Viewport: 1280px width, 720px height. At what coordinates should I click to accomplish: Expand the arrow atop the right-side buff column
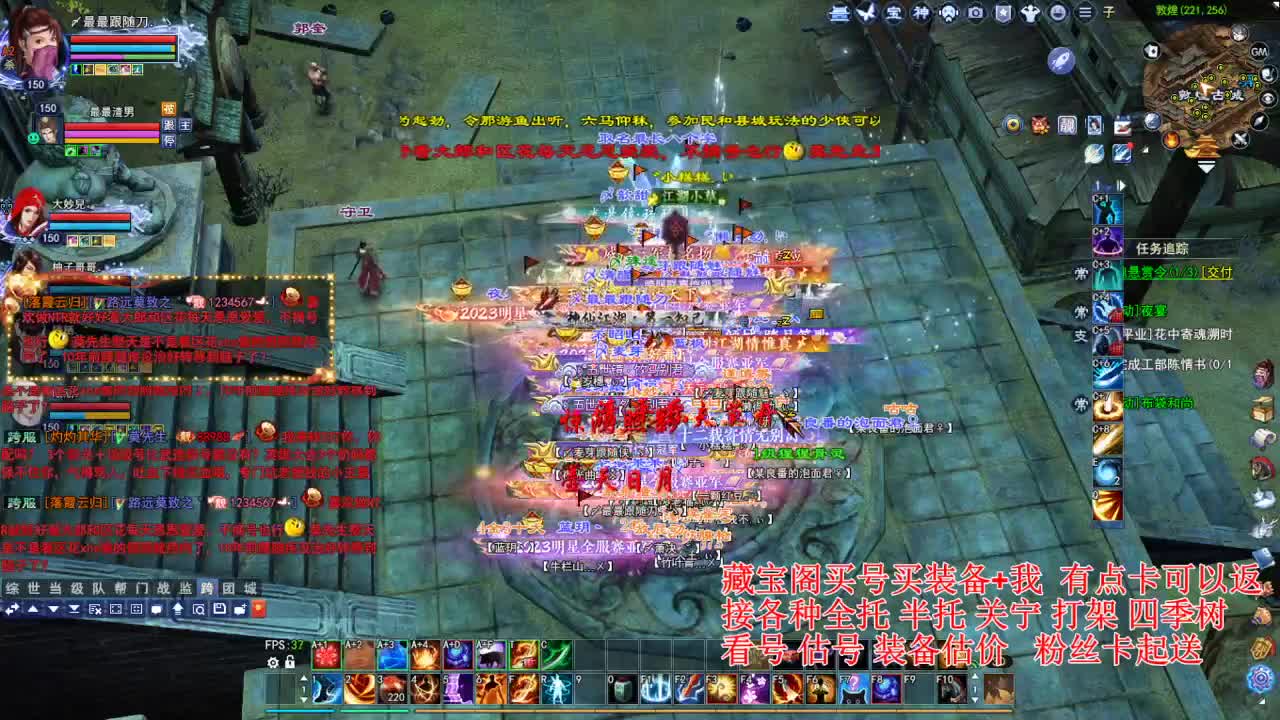click(1121, 184)
